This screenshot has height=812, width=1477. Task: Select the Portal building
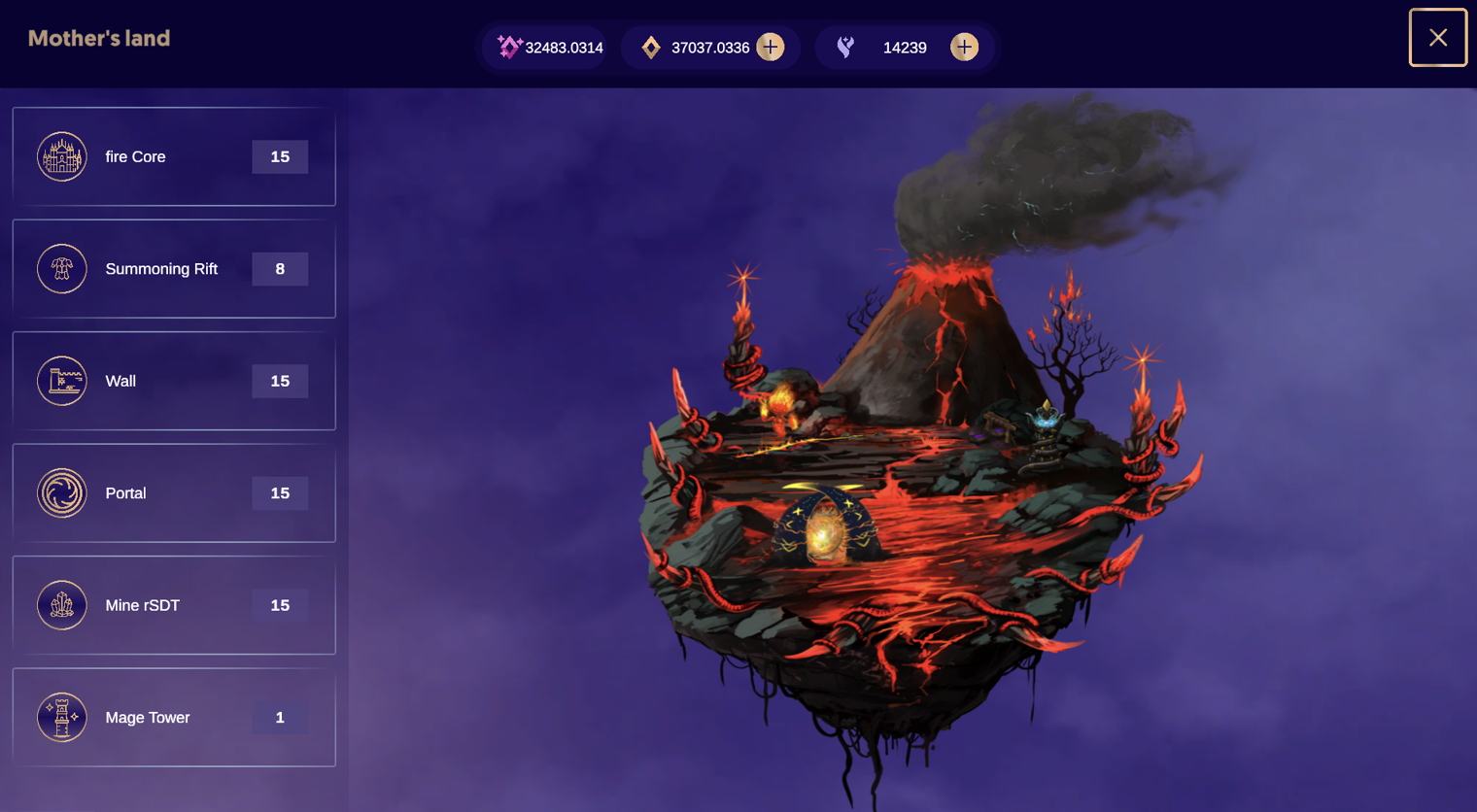[x=174, y=493]
